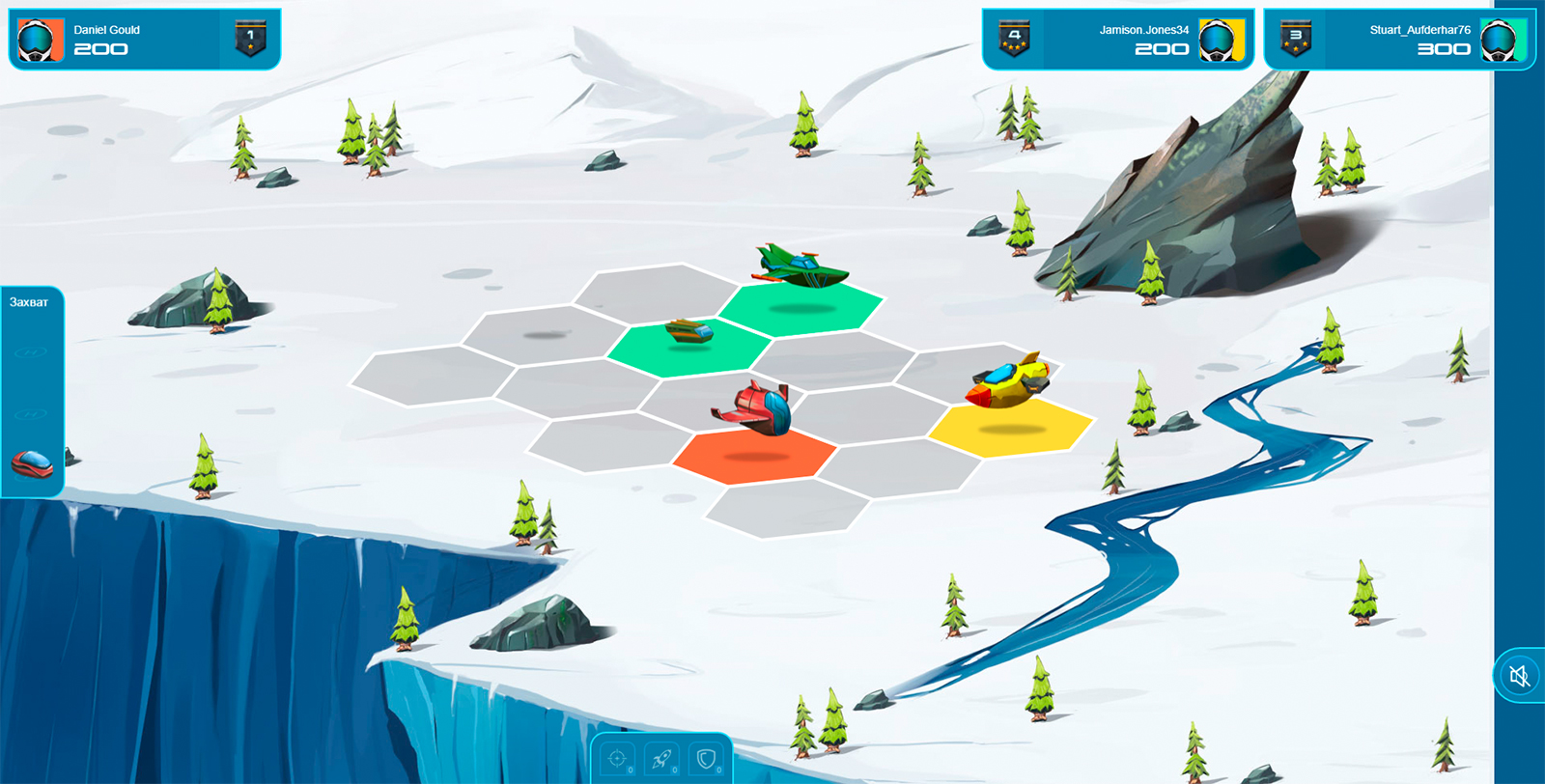Activate the crosshair targeting ability
Image resolution: width=1545 pixels, height=784 pixels.
coord(617,759)
